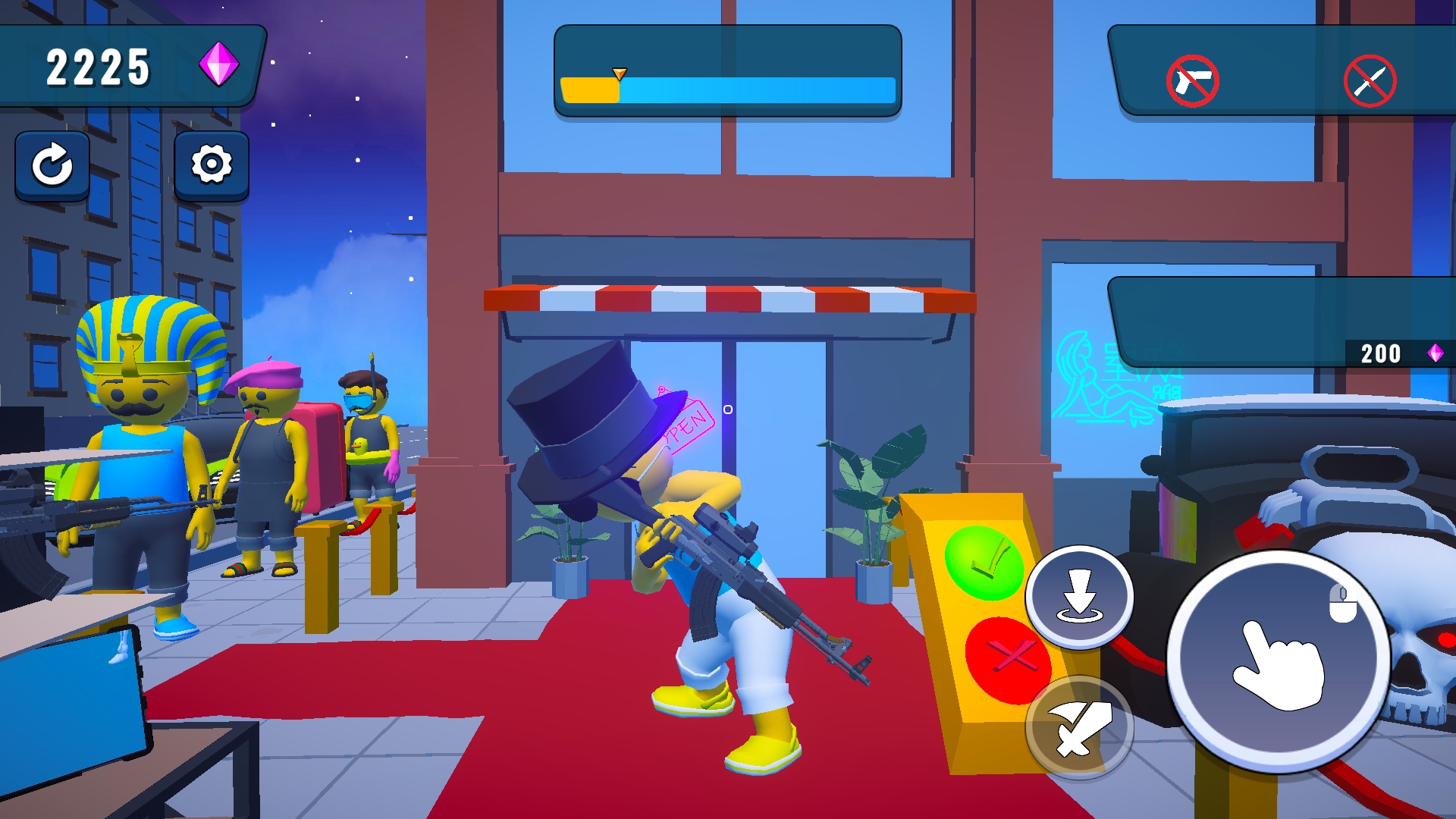This screenshot has width=1456, height=819.
Task: Click the 200 price banner
Action: pyautogui.click(x=1382, y=353)
